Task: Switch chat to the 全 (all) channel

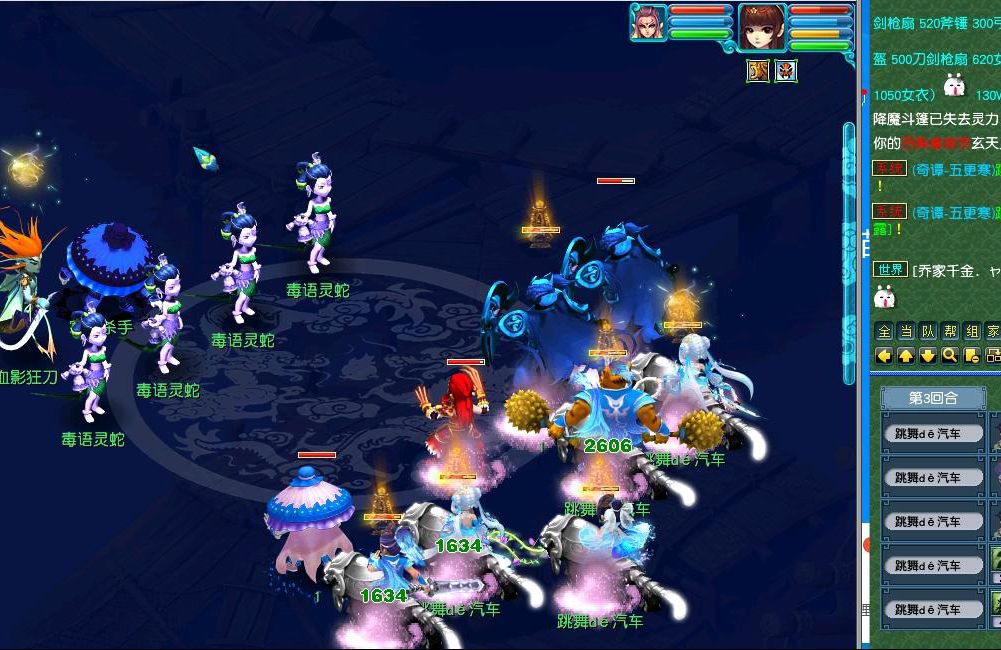Action: point(884,332)
